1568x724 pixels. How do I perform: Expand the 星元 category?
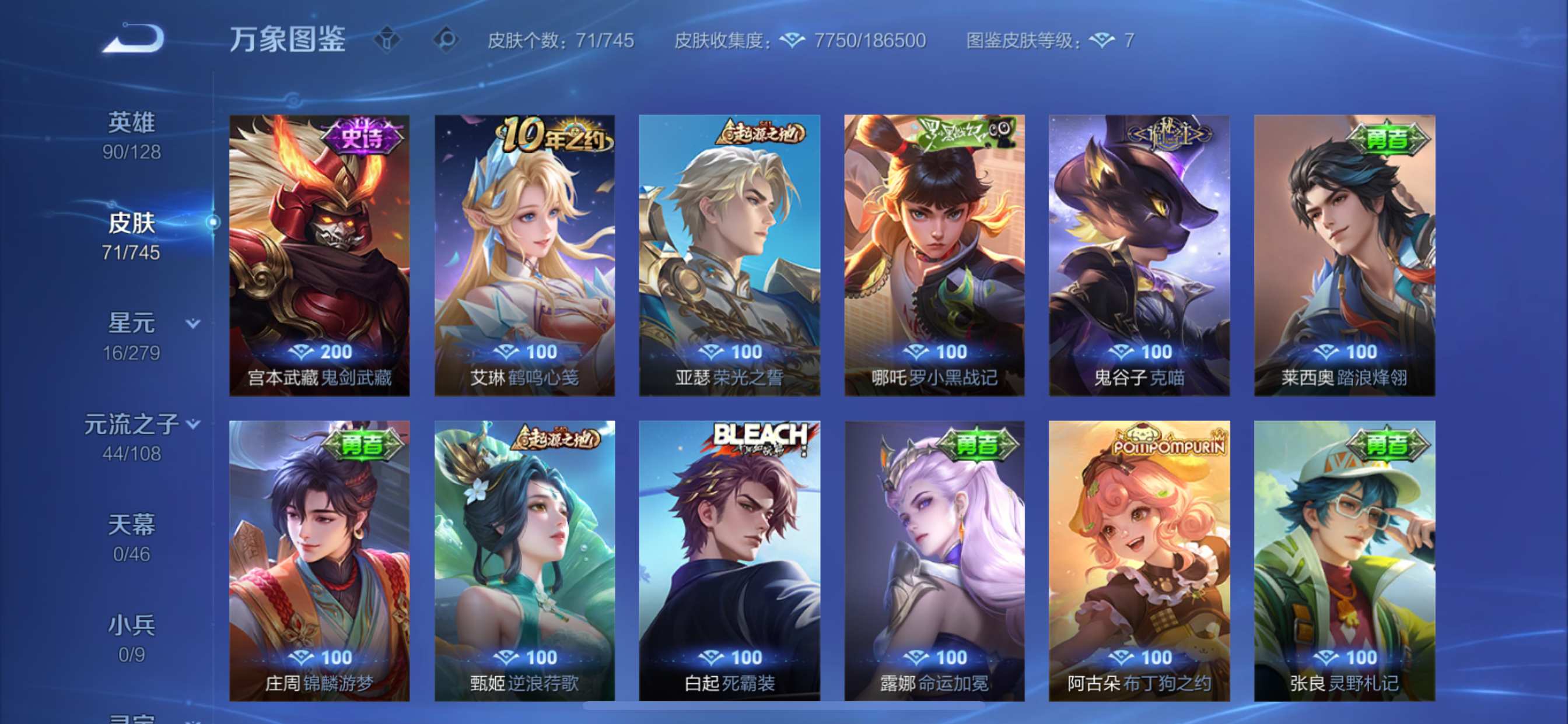point(192,324)
